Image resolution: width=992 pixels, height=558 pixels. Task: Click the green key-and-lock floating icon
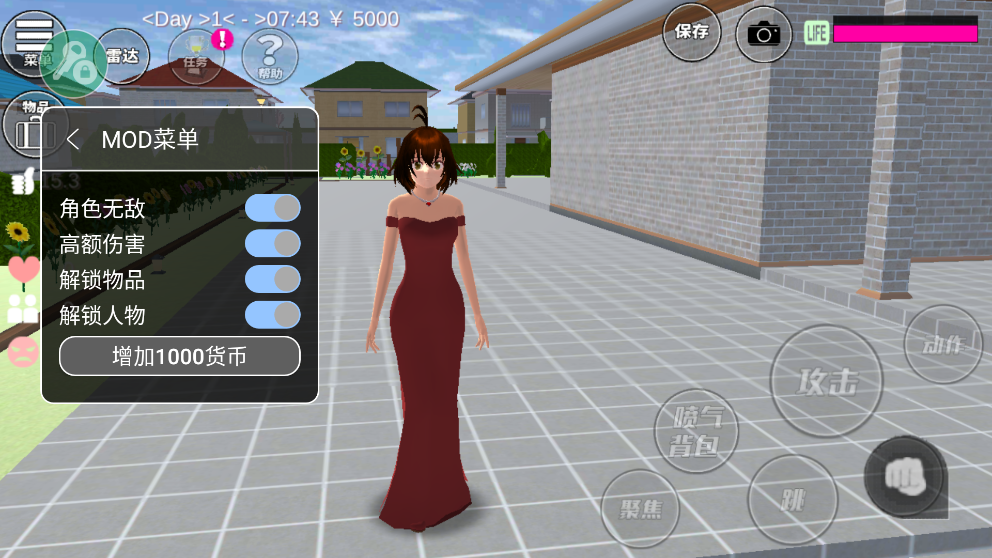[x=74, y=63]
